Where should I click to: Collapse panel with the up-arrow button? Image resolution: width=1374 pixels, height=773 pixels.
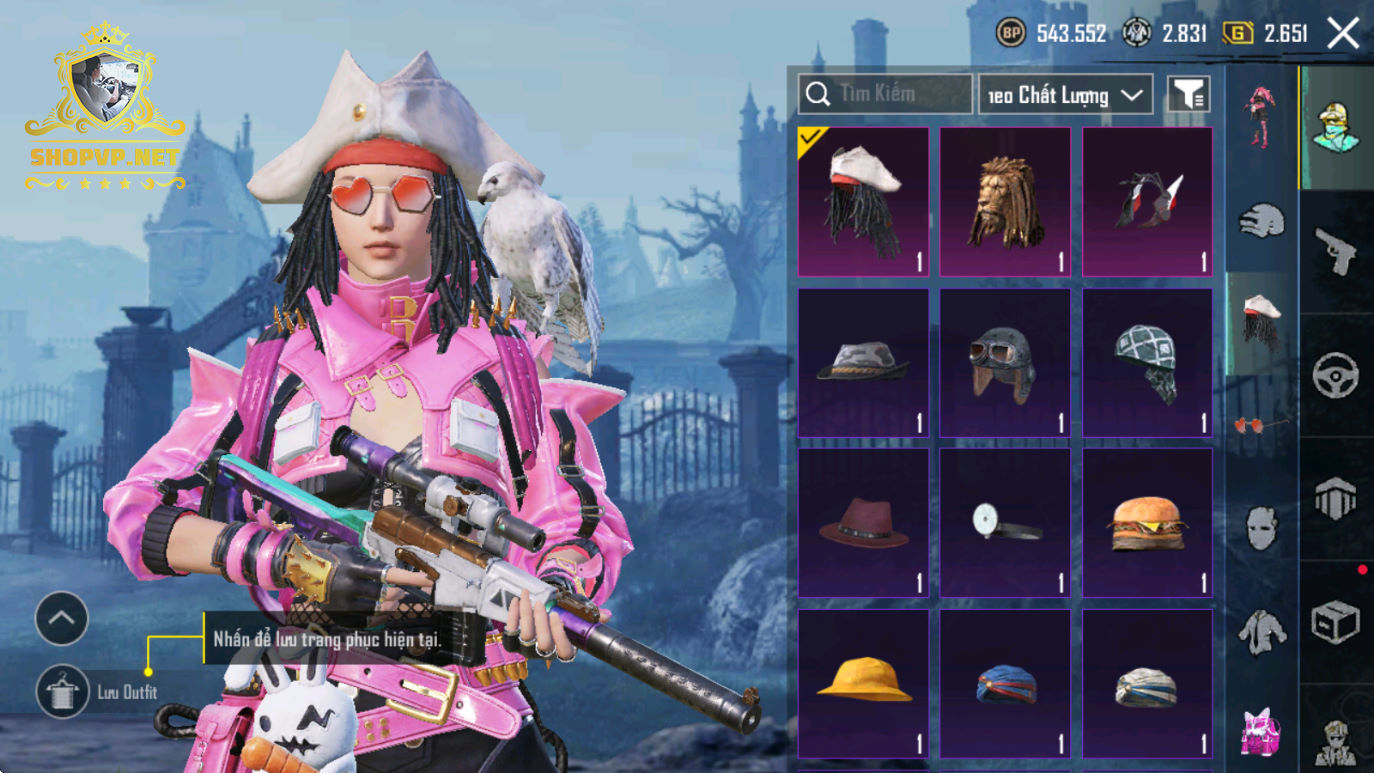(x=62, y=619)
